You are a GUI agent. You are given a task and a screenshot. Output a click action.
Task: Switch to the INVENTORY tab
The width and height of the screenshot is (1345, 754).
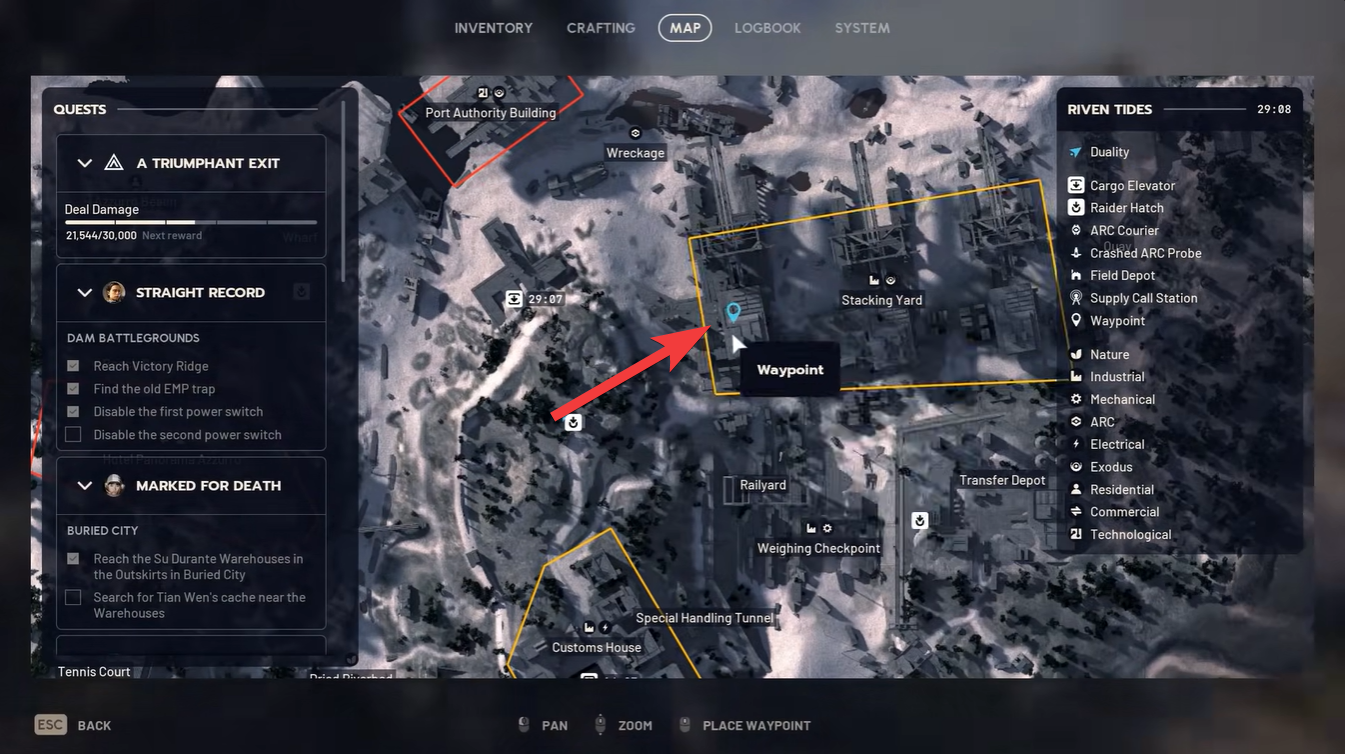(x=493, y=27)
